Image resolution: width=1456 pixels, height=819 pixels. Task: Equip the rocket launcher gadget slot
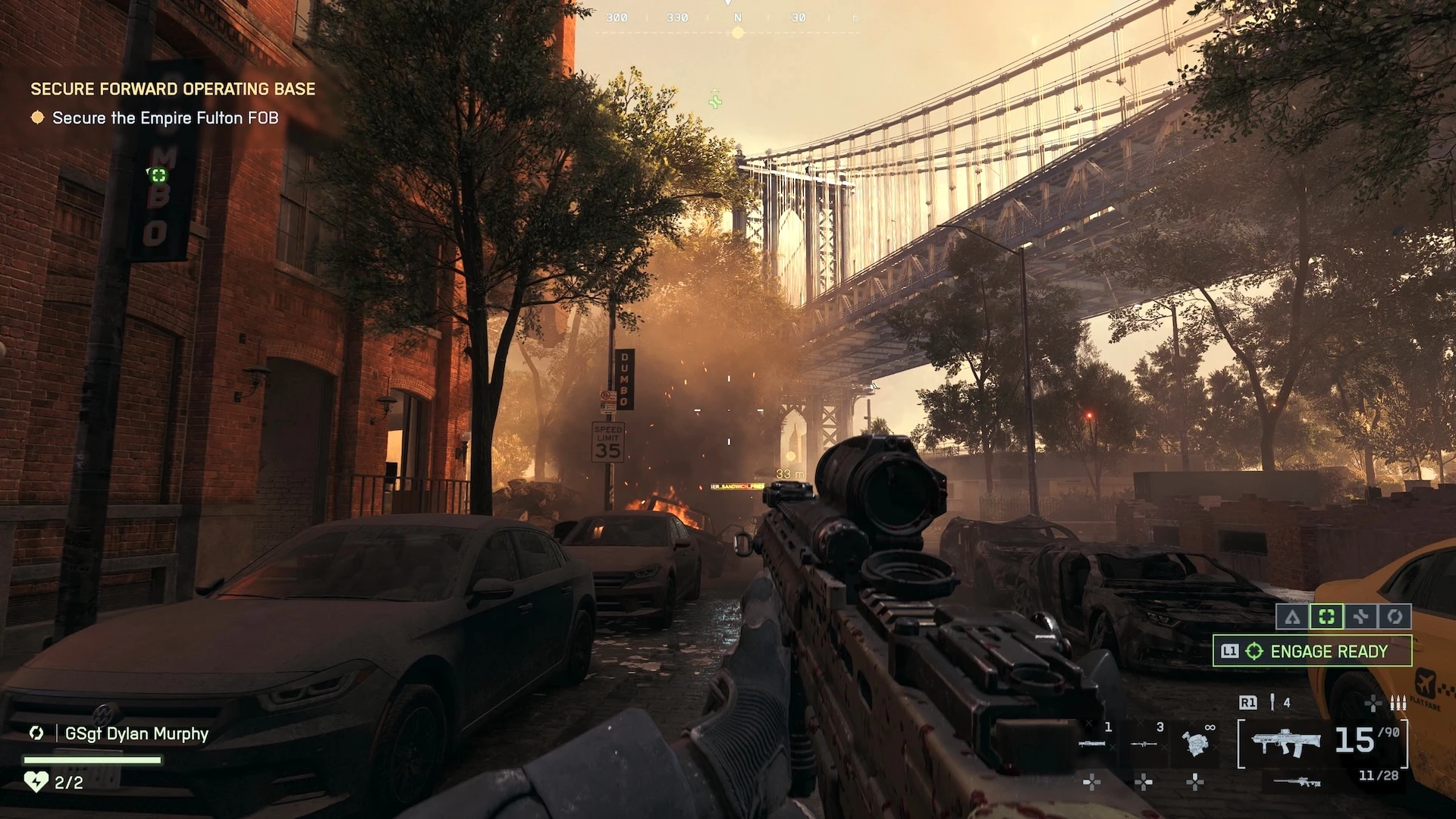pyautogui.click(x=1092, y=742)
